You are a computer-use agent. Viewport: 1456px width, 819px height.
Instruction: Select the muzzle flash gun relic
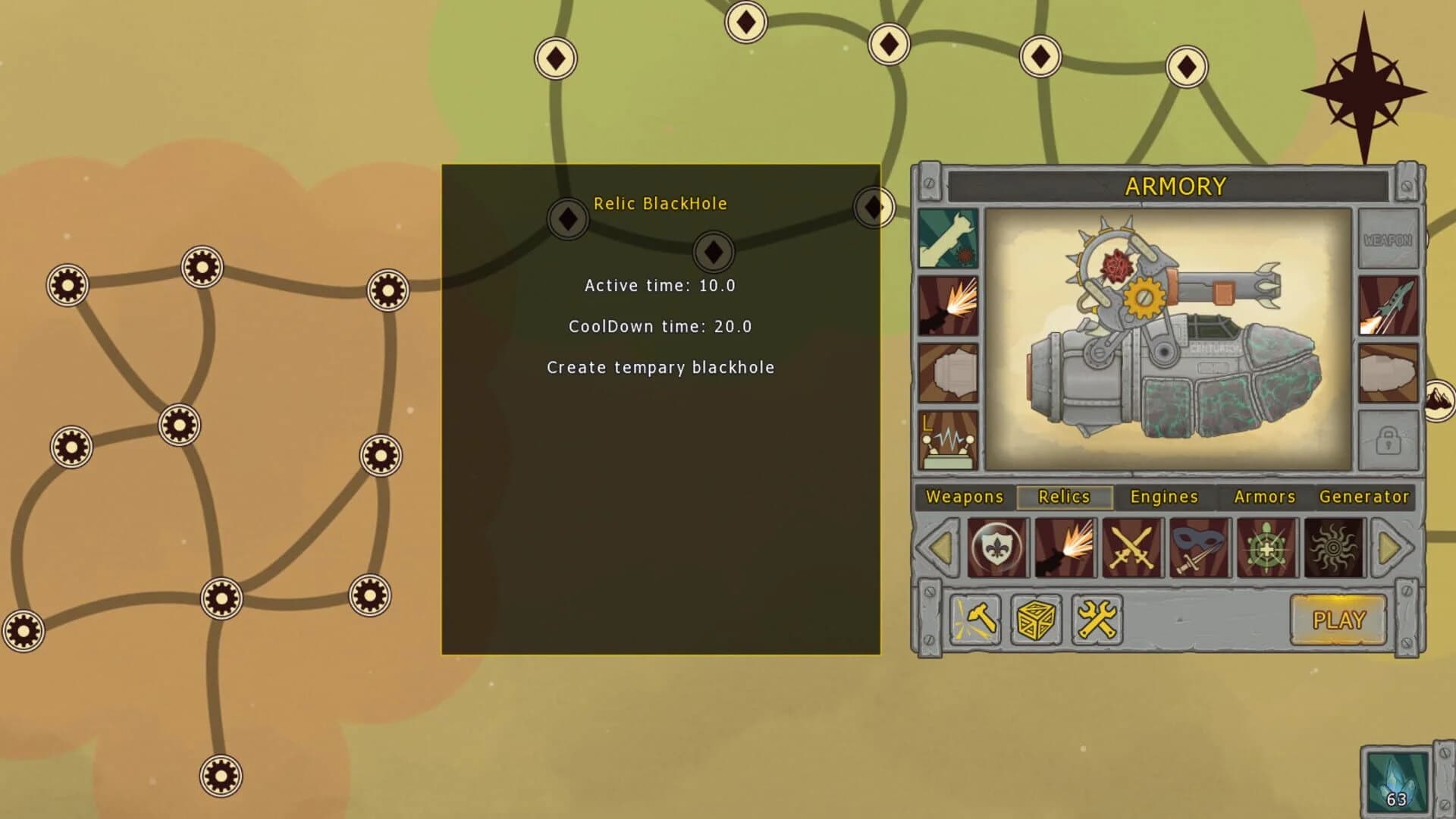(1065, 548)
